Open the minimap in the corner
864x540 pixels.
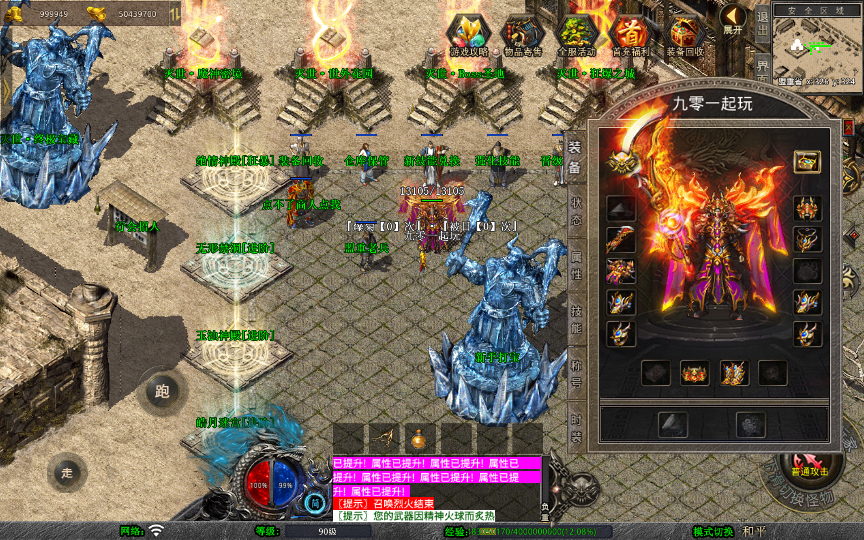816,45
